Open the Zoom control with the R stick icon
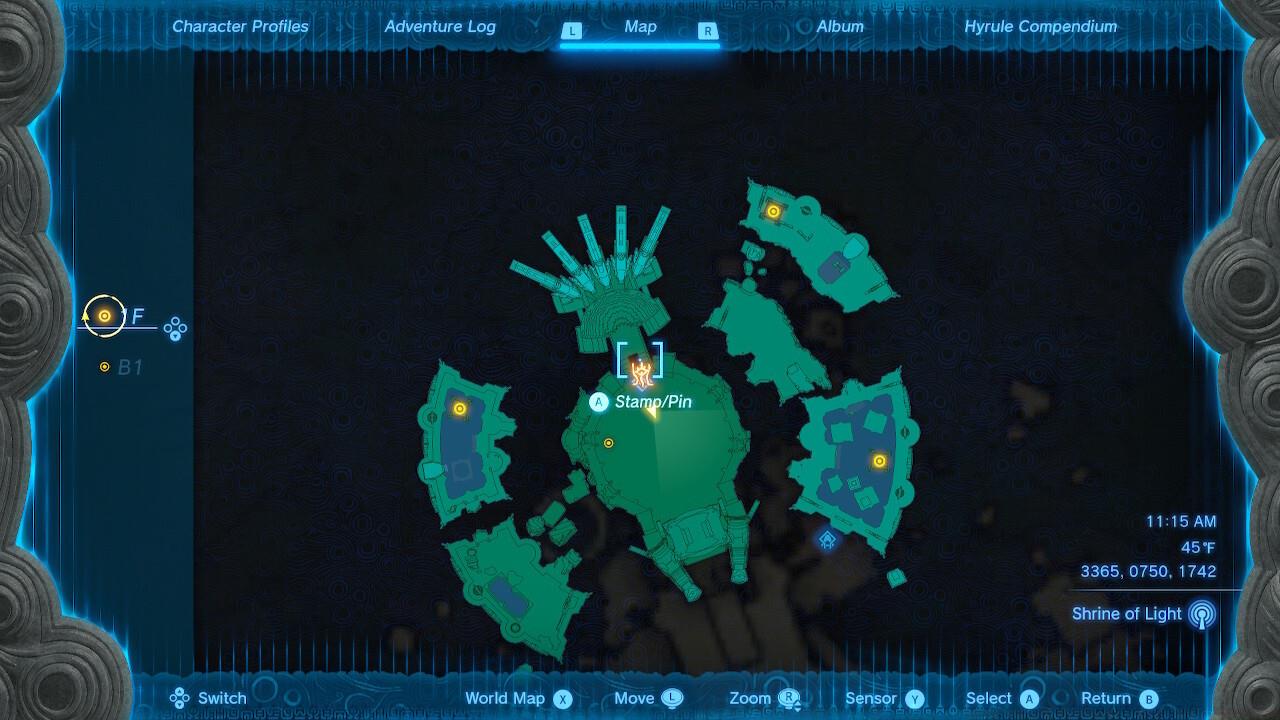1280x720 pixels. click(x=787, y=698)
